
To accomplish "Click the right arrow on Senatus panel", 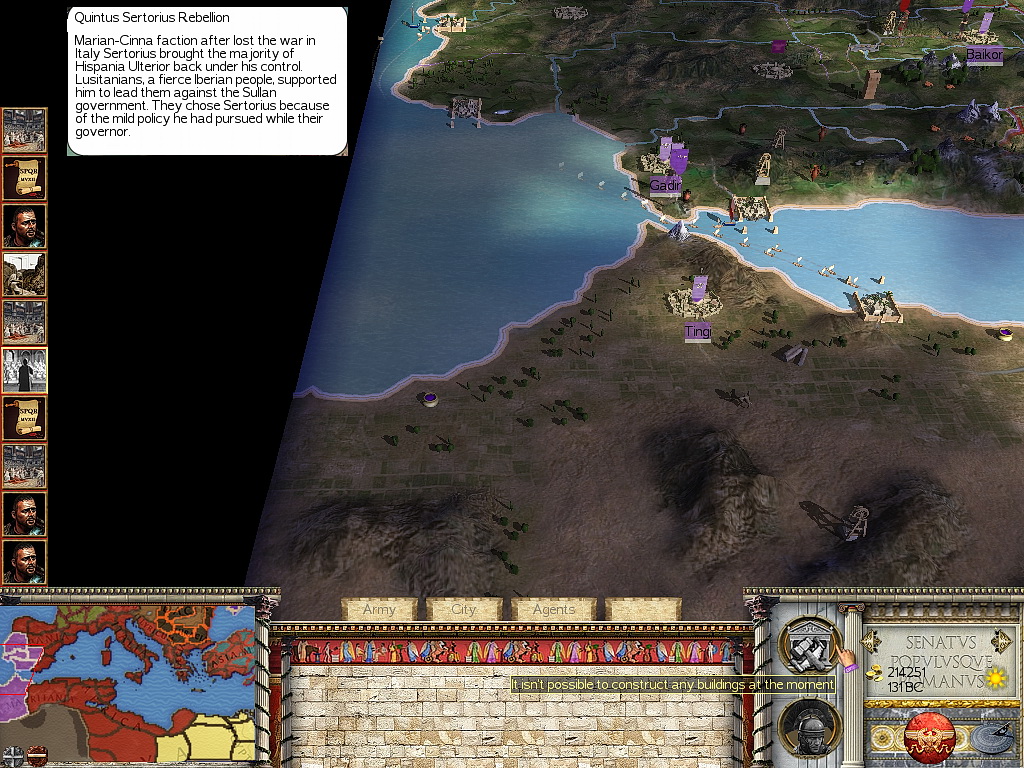I will click(998, 641).
